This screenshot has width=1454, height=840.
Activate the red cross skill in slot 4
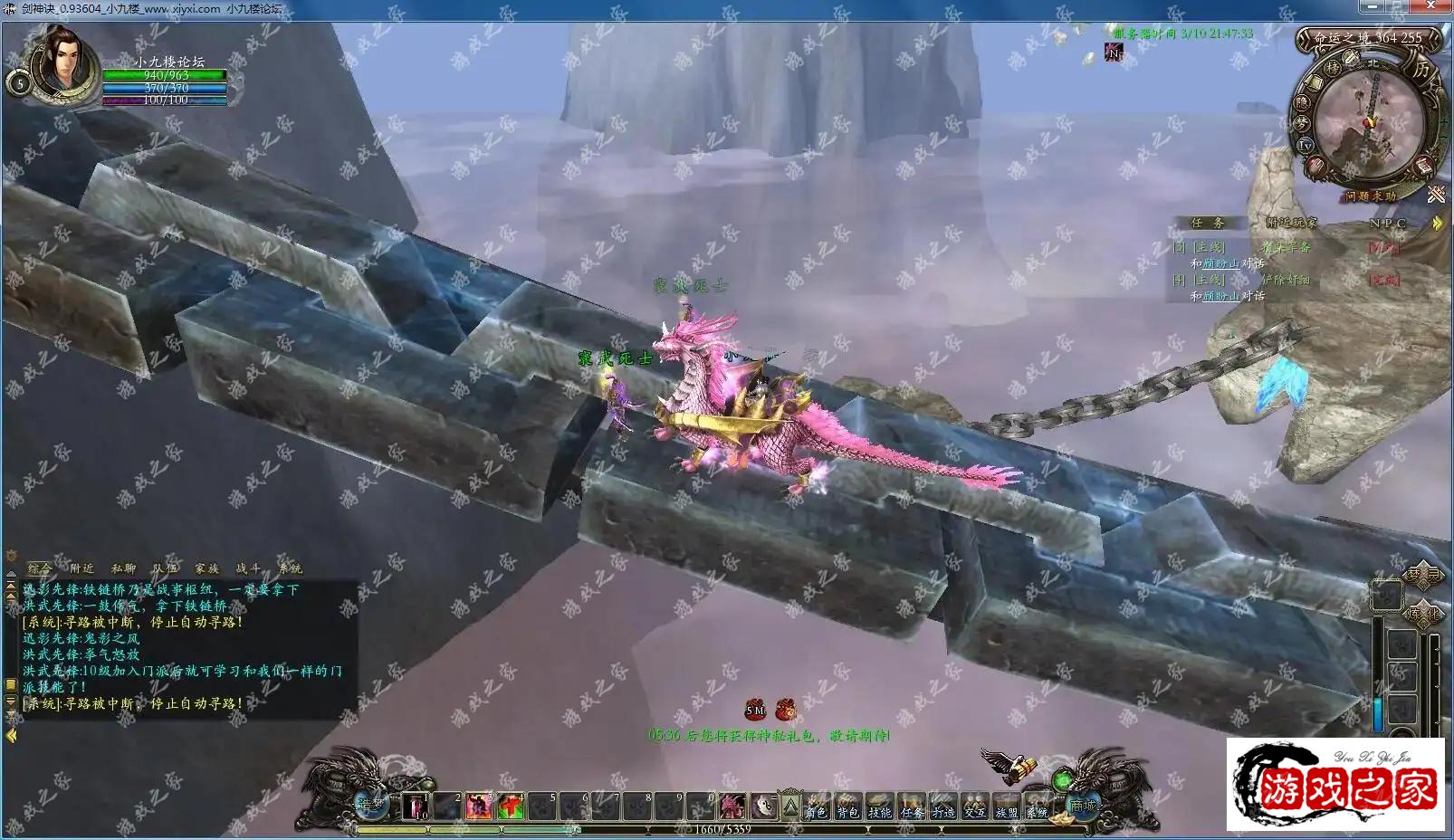tap(511, 806)
